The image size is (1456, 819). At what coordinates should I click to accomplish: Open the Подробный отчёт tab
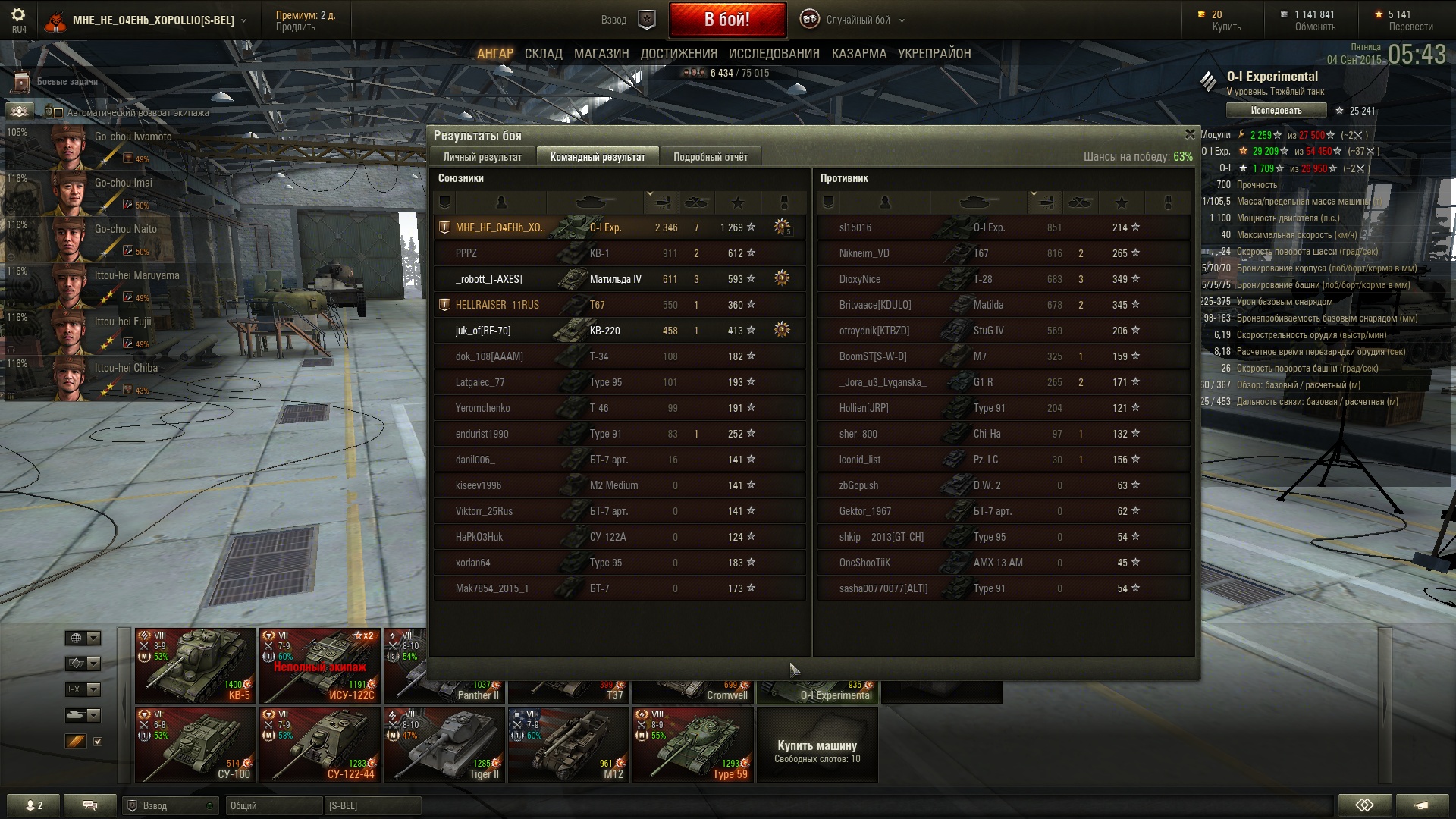(x=710, y=157)
